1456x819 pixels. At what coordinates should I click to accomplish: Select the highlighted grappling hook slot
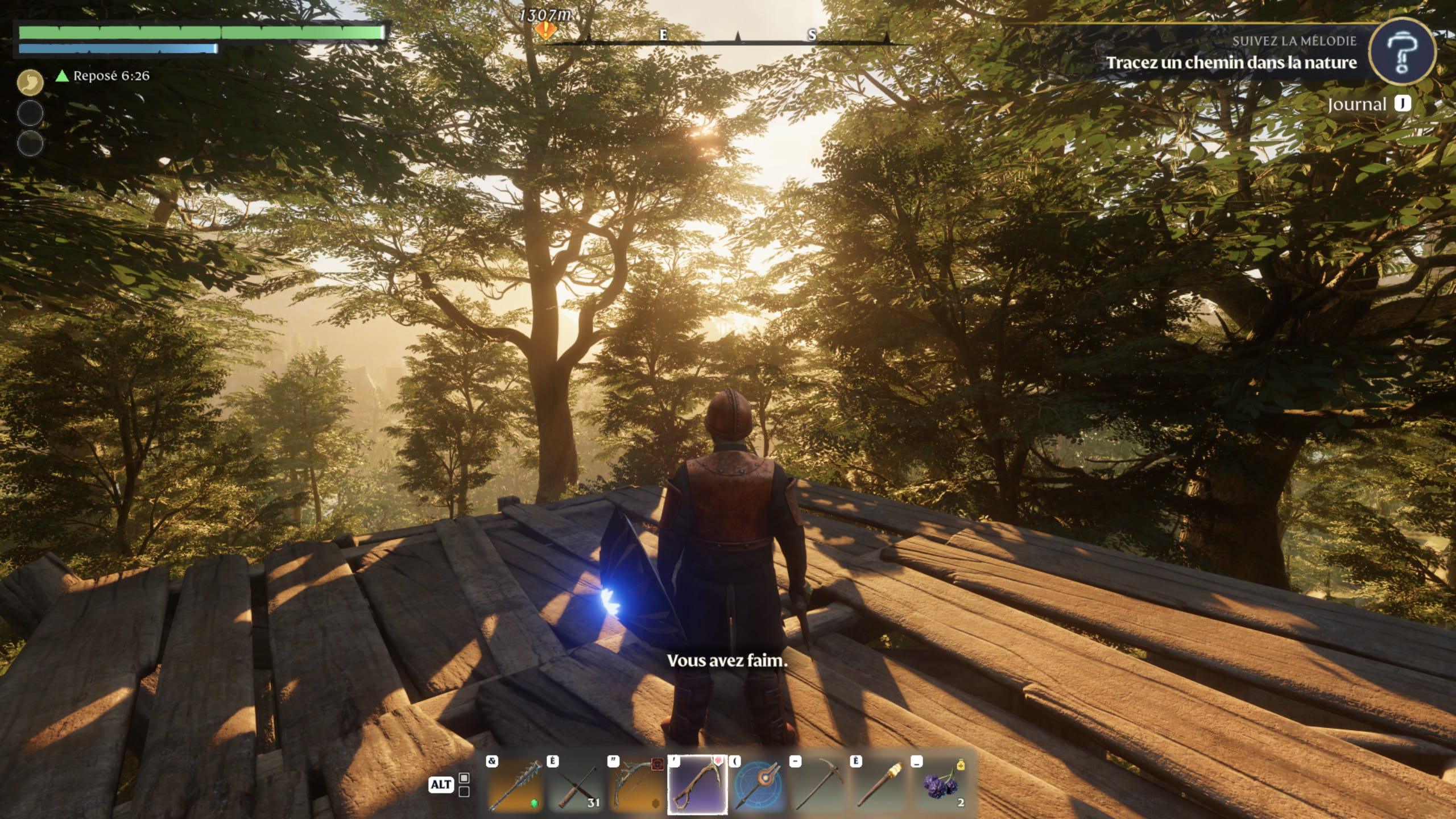tap(697, 785)
